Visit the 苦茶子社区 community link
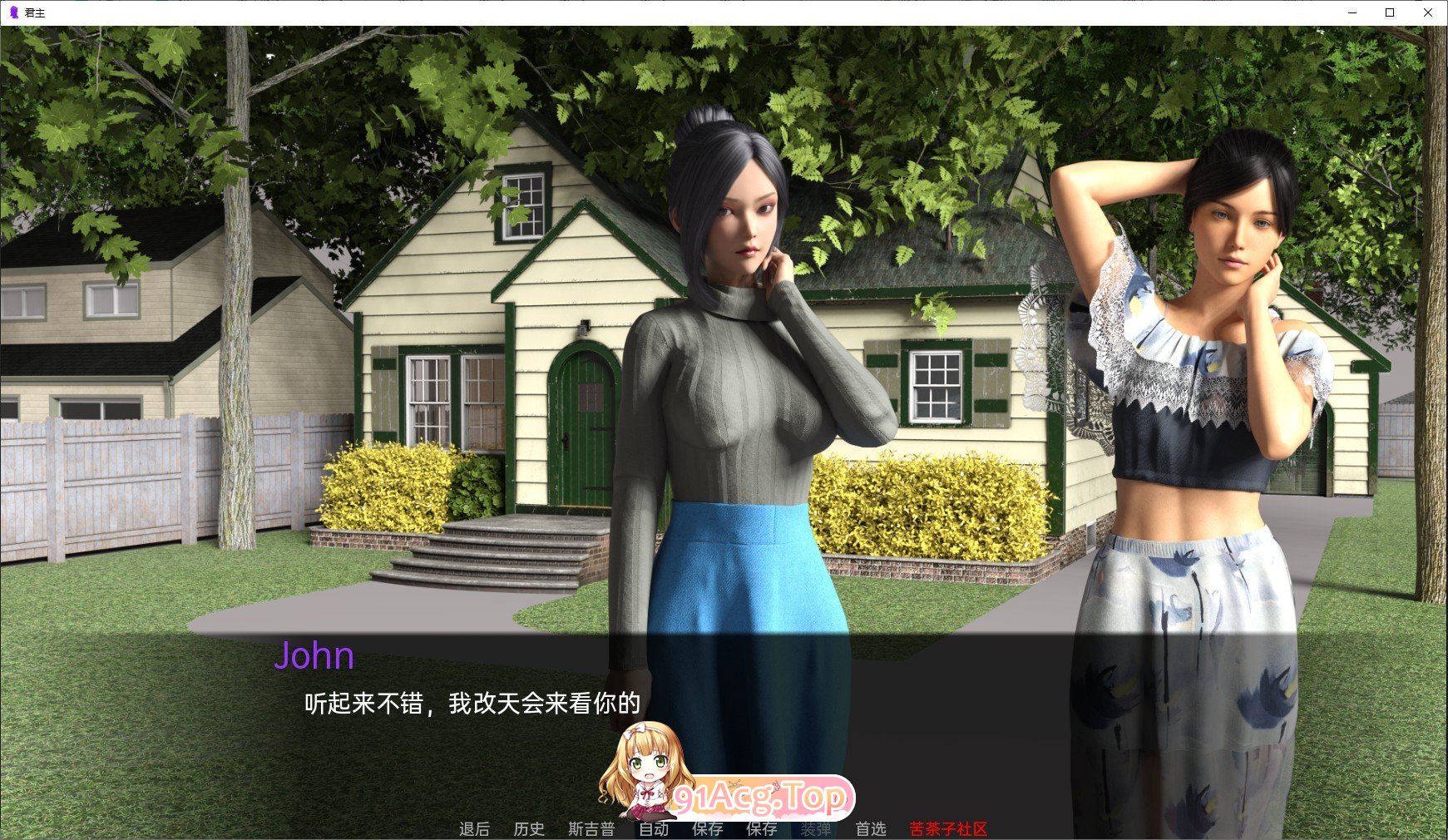 click(x=945, y=828)
